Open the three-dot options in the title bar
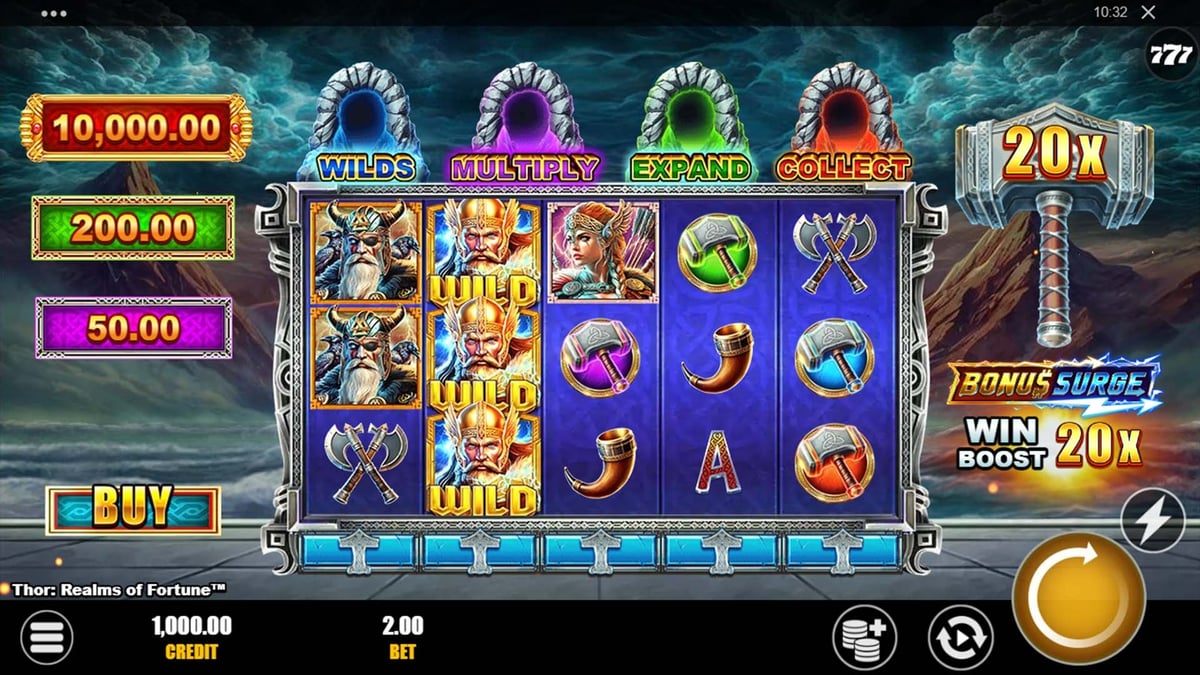 point(54,13)
